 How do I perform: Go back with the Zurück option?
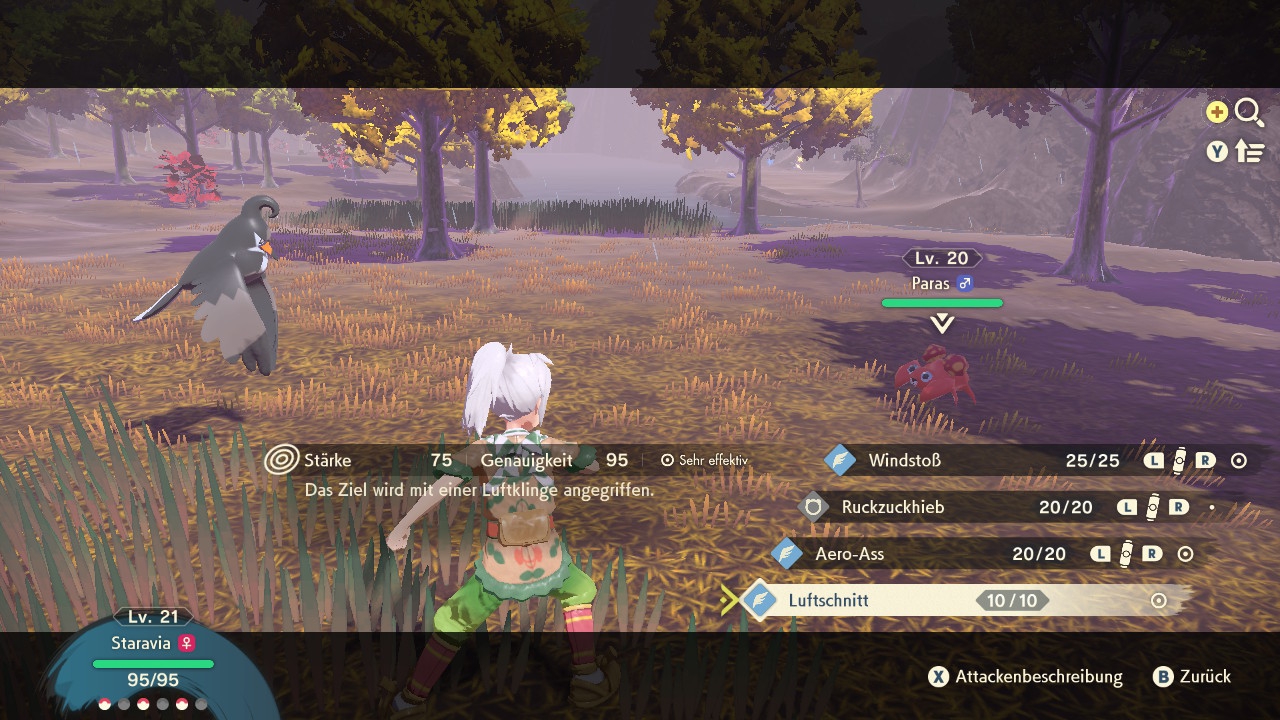coord(1192,677)
